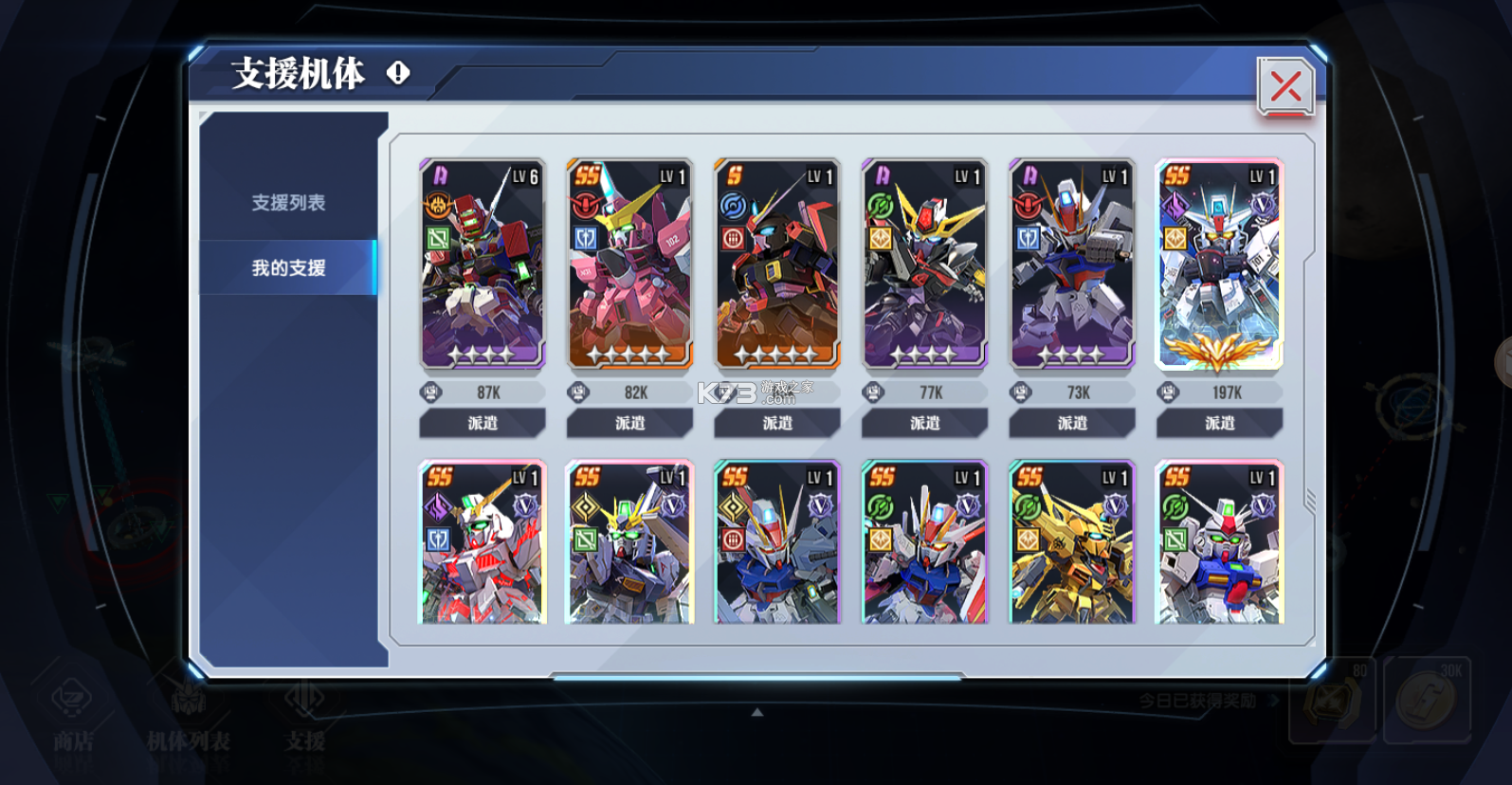The image size is (1512, 785).
Task: Dispatch the 197K power mech
Action: [x=1219, y=423]
